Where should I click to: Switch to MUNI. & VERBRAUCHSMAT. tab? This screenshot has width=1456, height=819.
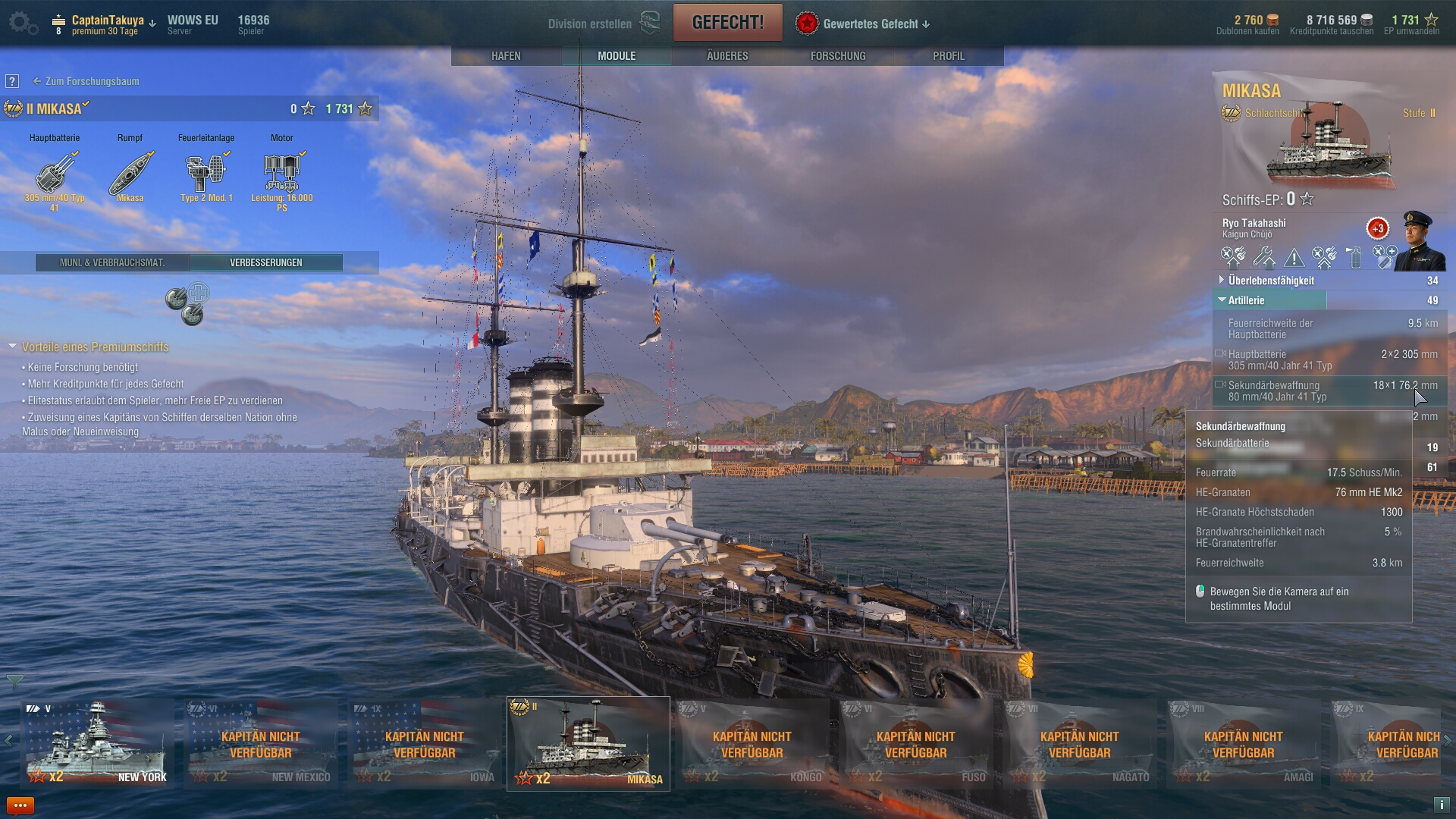(112, 262)
